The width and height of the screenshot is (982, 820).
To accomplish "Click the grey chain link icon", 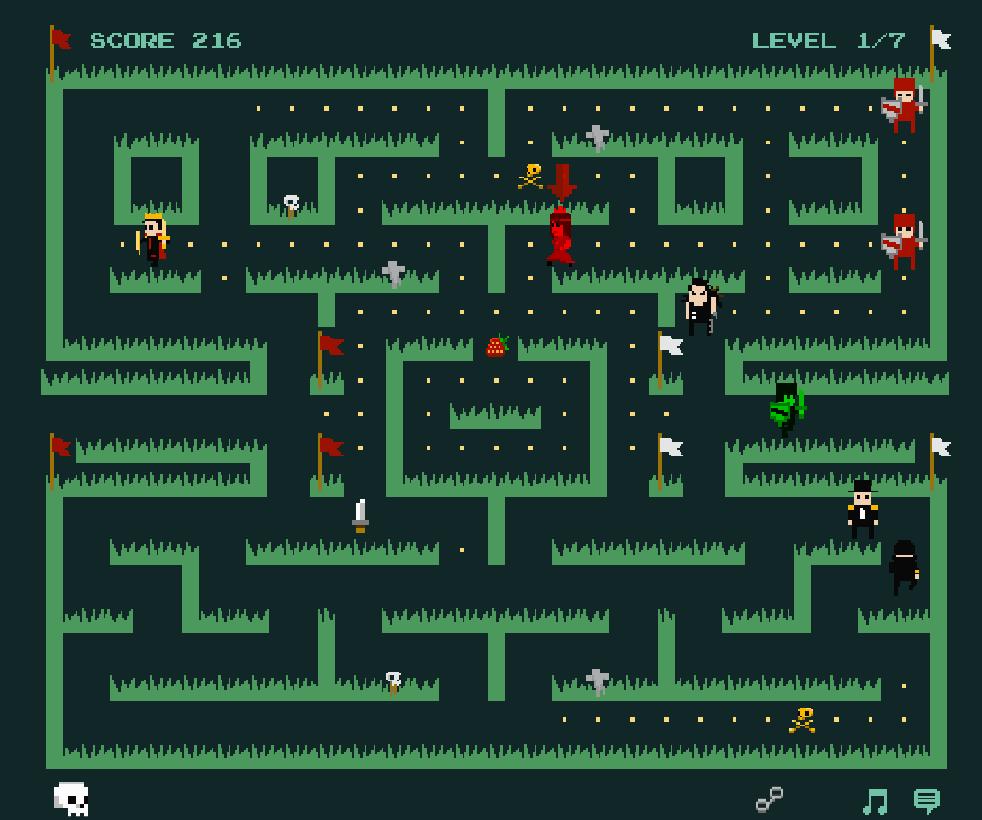I will point(769,799).
